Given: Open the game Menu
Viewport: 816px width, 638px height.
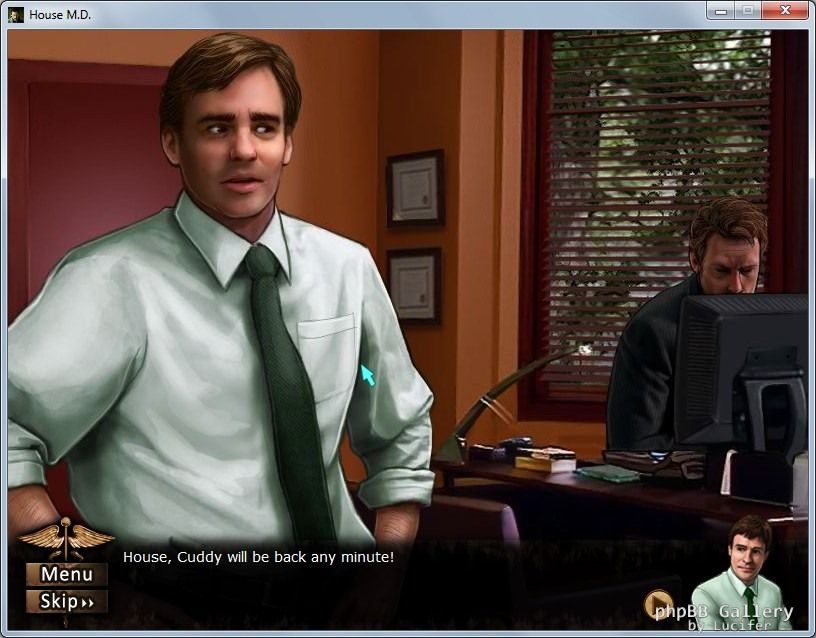Looking at the screenshot, I should click(x=66, y=574).
